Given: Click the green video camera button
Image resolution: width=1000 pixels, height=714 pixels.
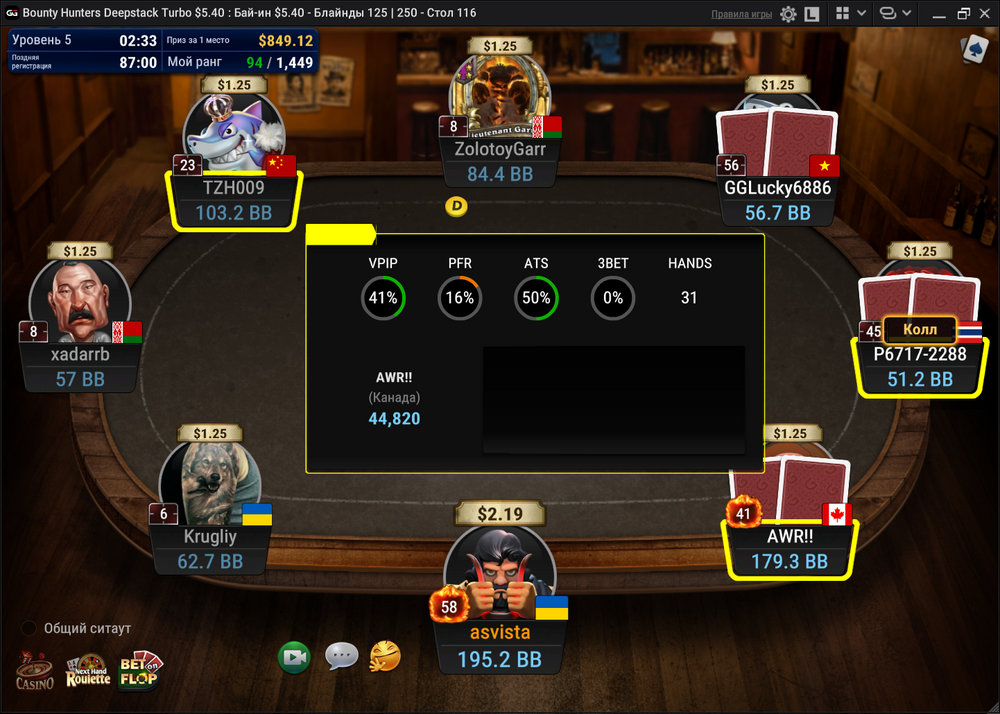Looking at the screenshot, I should coord(295,657).
